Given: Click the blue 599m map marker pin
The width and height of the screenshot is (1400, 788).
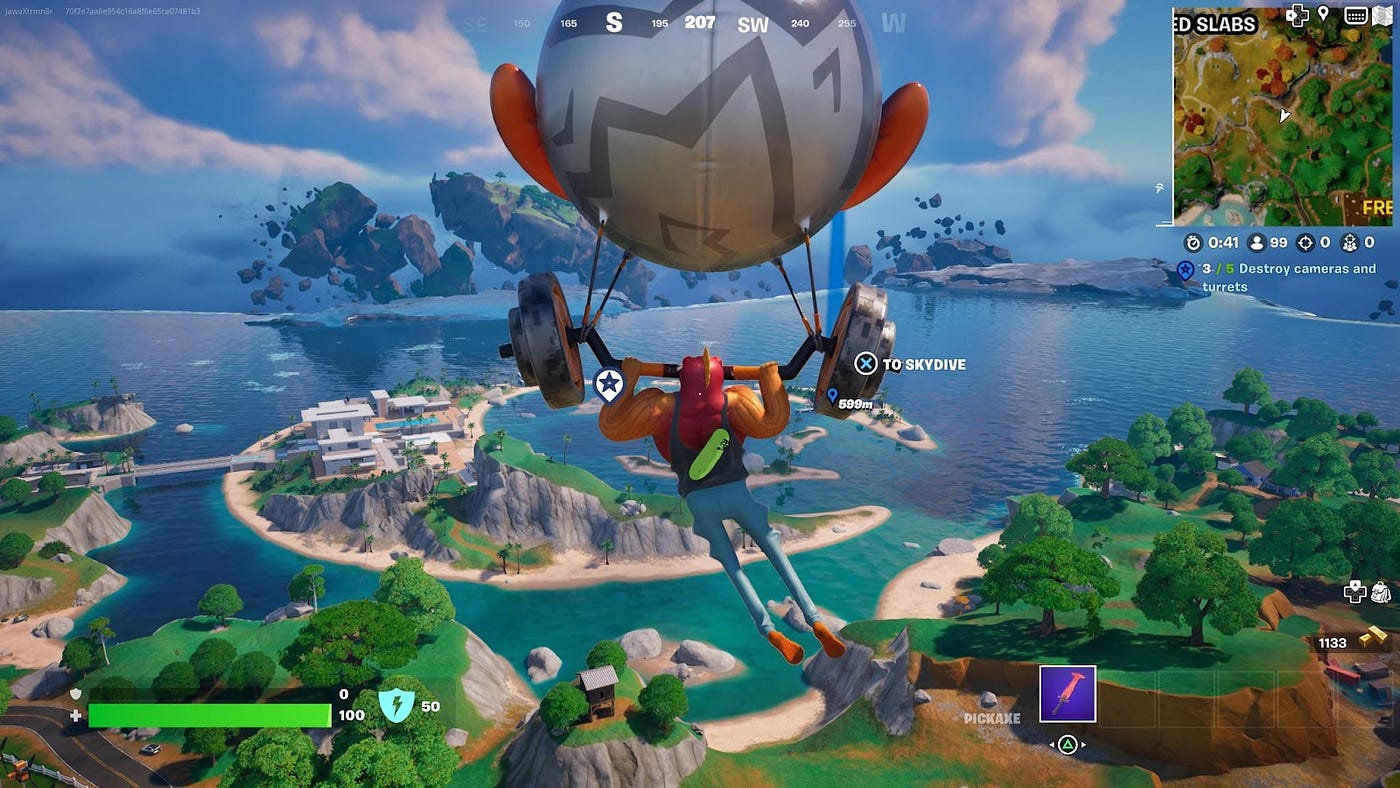Looking at the screenshot, I should 832,397.
